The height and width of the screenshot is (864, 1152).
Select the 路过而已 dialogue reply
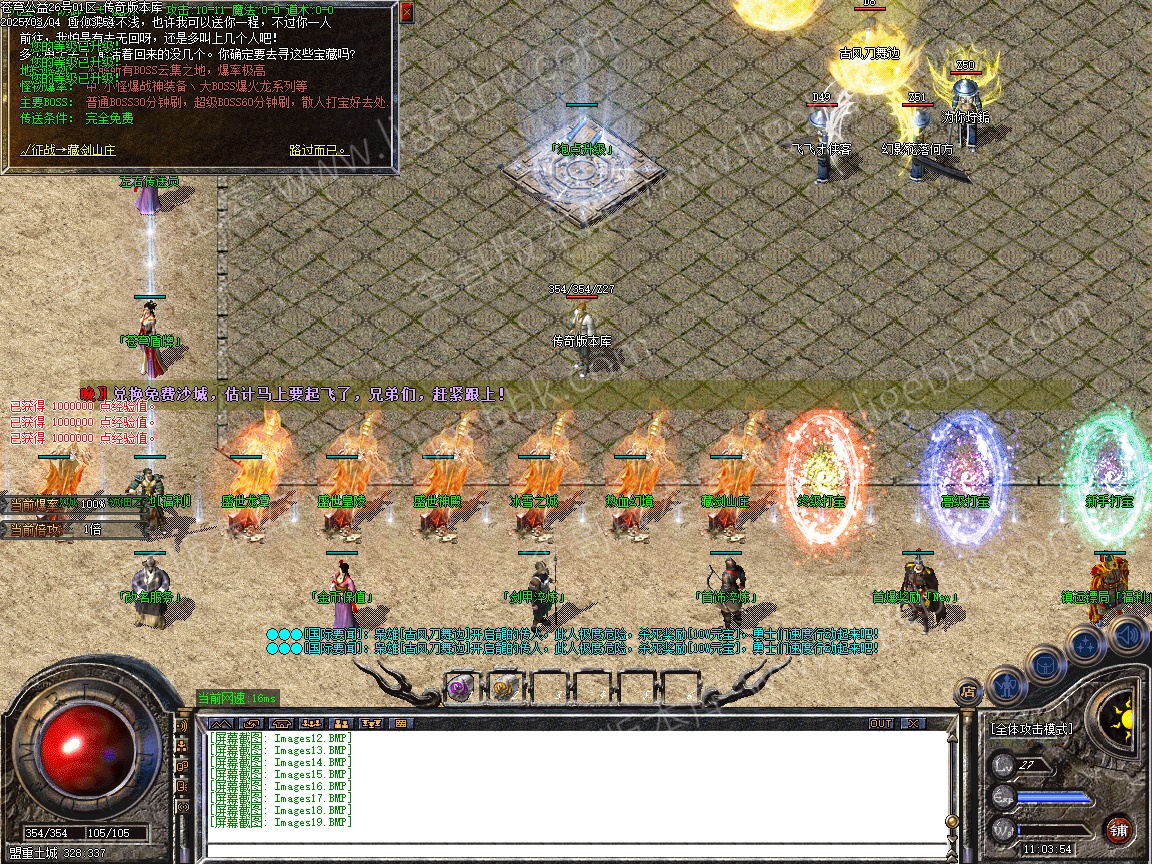point(317,150)
